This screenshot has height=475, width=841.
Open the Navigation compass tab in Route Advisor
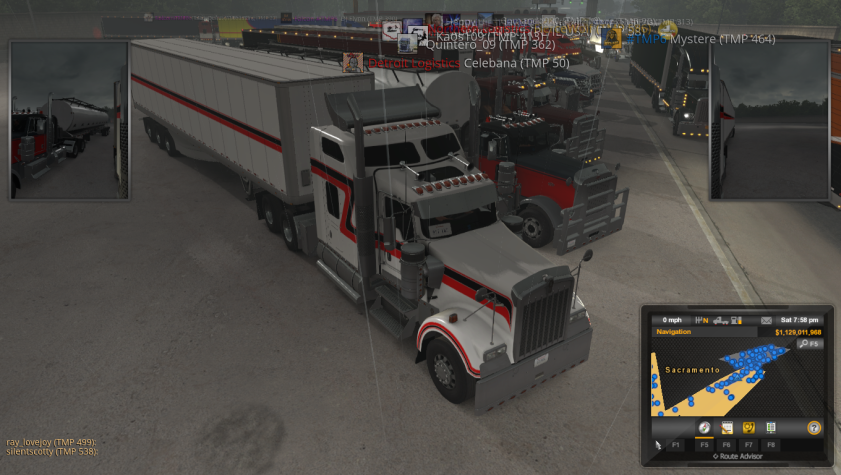point(704,427)
